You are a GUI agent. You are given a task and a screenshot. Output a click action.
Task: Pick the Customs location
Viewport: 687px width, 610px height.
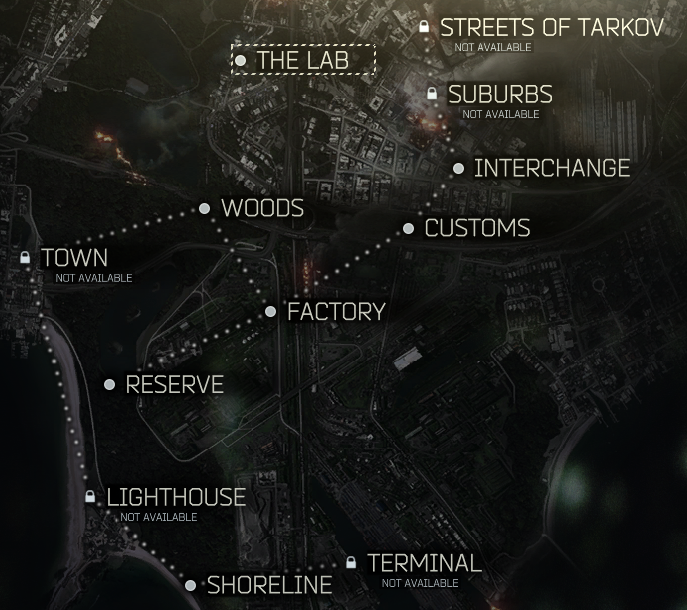coord(476,228)
